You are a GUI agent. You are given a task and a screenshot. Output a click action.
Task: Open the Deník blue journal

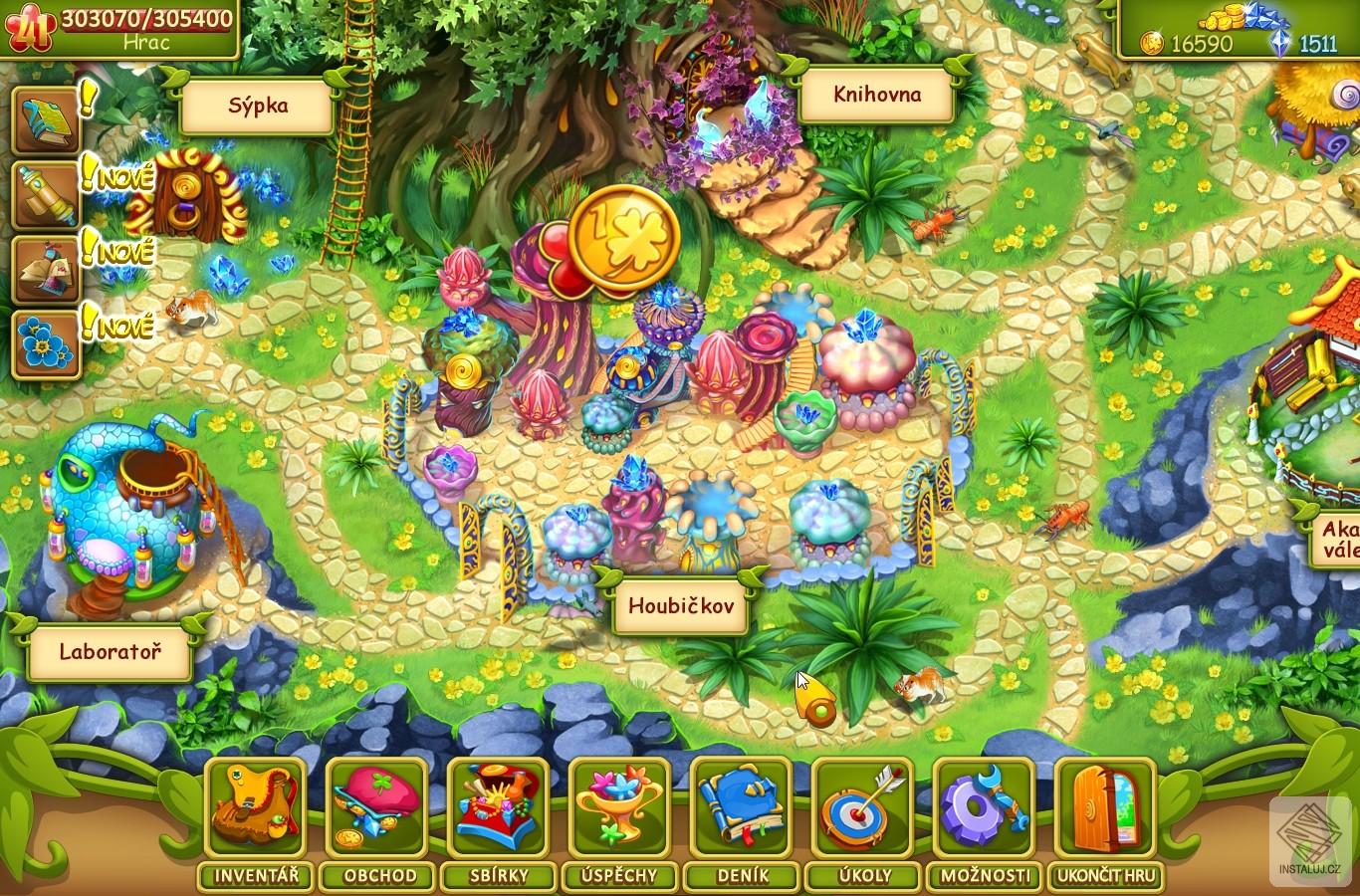click(x=741, y=806)
